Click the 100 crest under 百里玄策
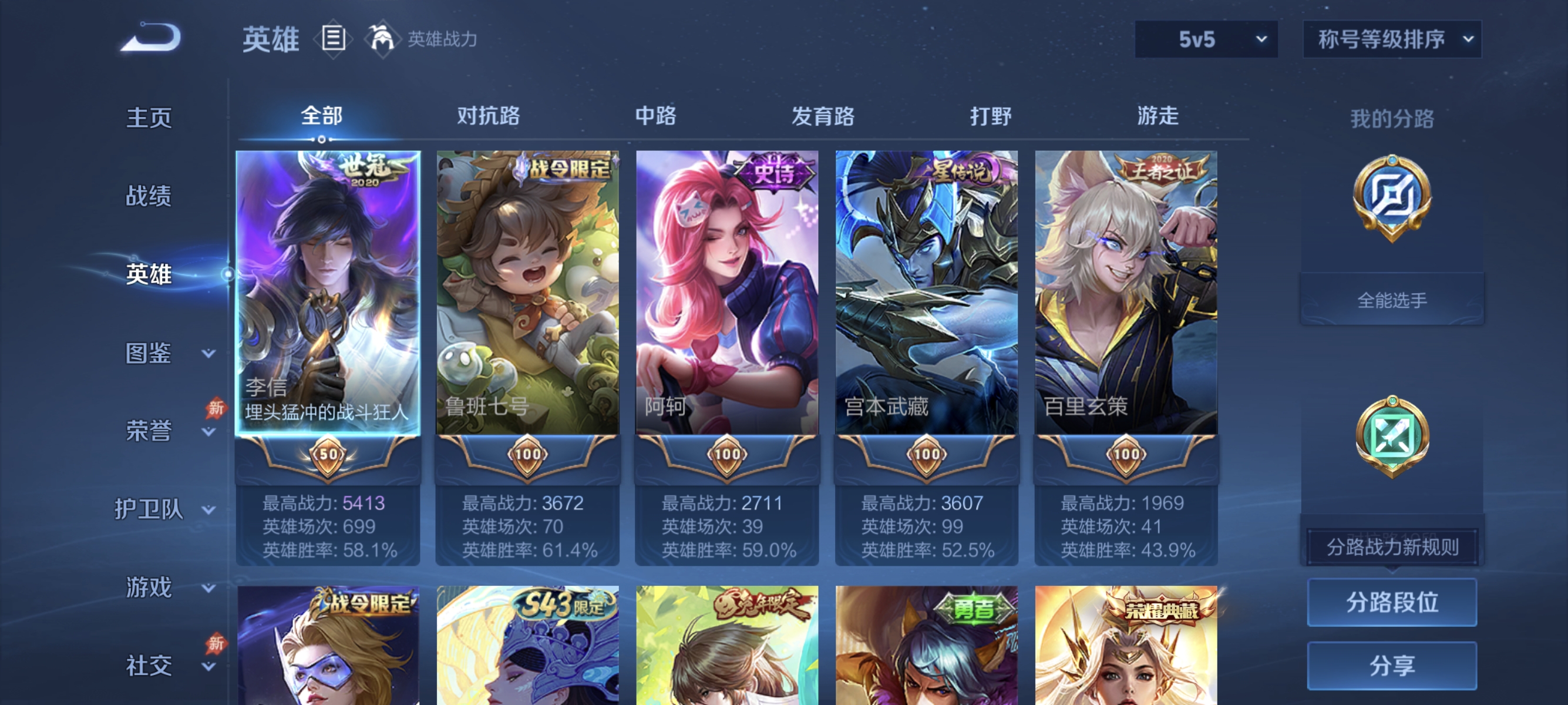Viewport: 1568px width, 705px height. pyautogui.click(x=1127, y=454)
